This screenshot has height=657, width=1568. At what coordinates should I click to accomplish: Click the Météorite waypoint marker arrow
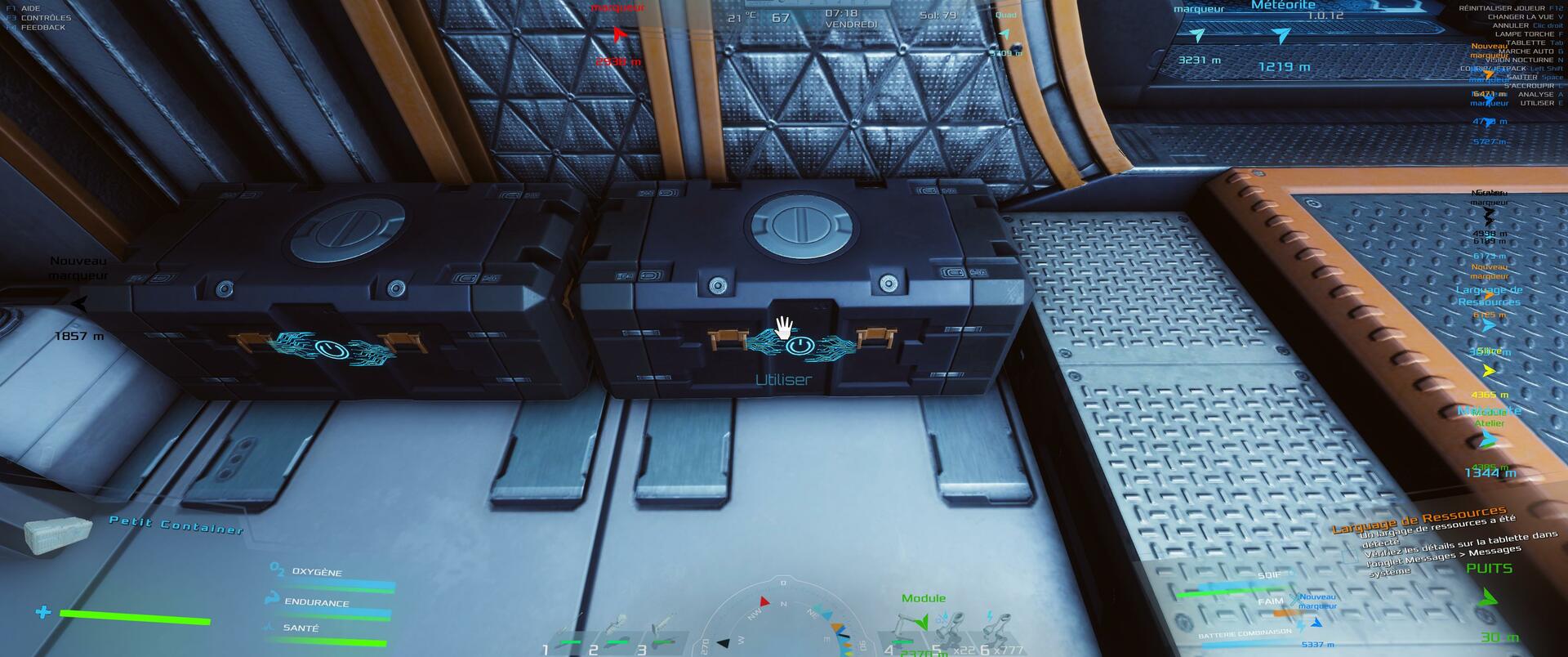point(1282,36)
